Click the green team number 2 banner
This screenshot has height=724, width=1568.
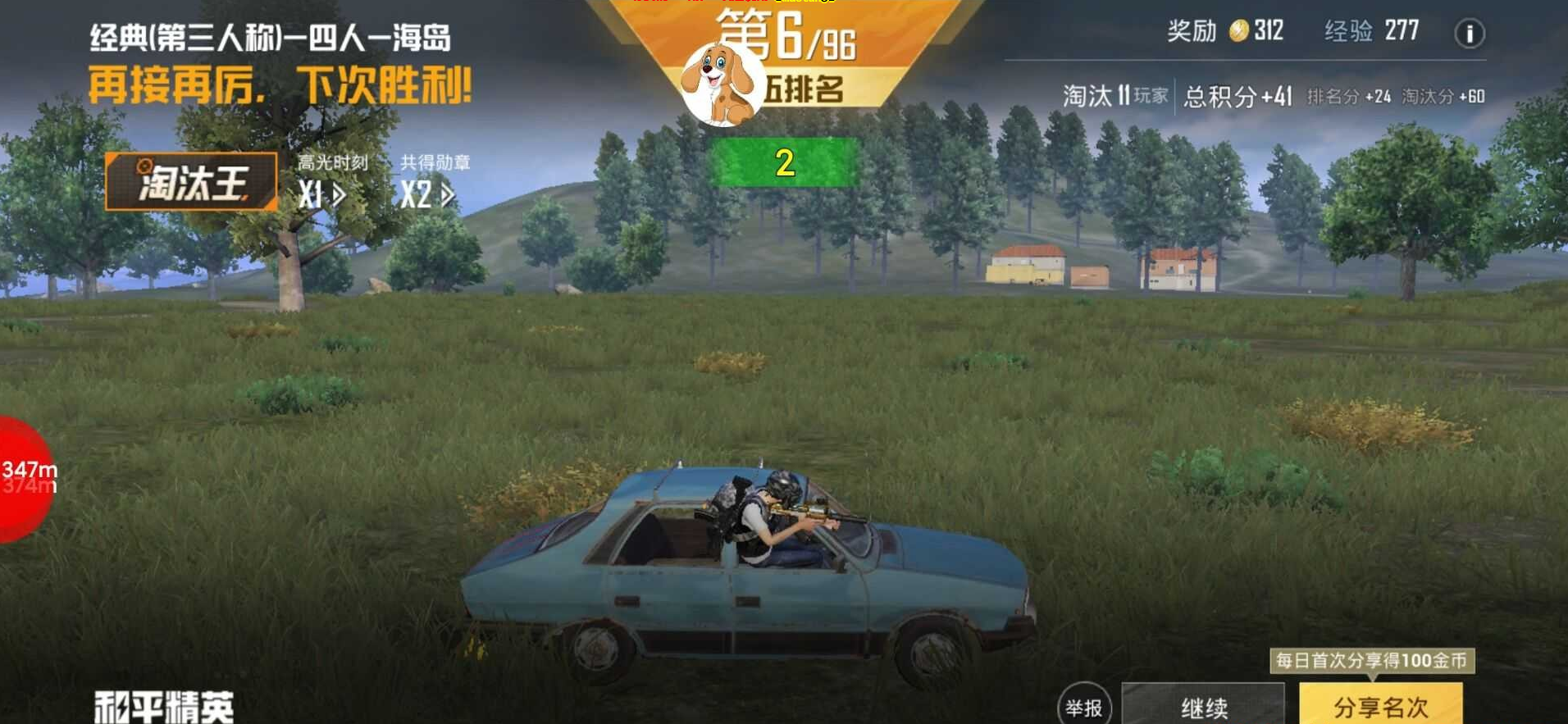click(786, 162)
